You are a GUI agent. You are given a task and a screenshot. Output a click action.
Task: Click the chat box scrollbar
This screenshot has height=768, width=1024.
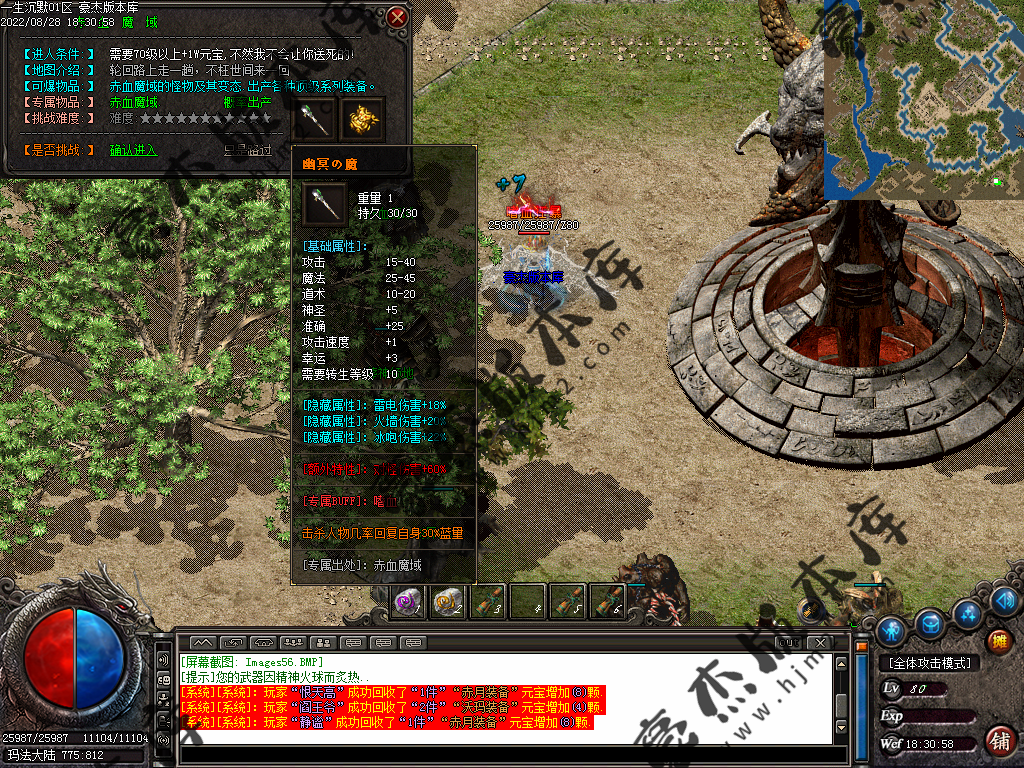point(842,700)
